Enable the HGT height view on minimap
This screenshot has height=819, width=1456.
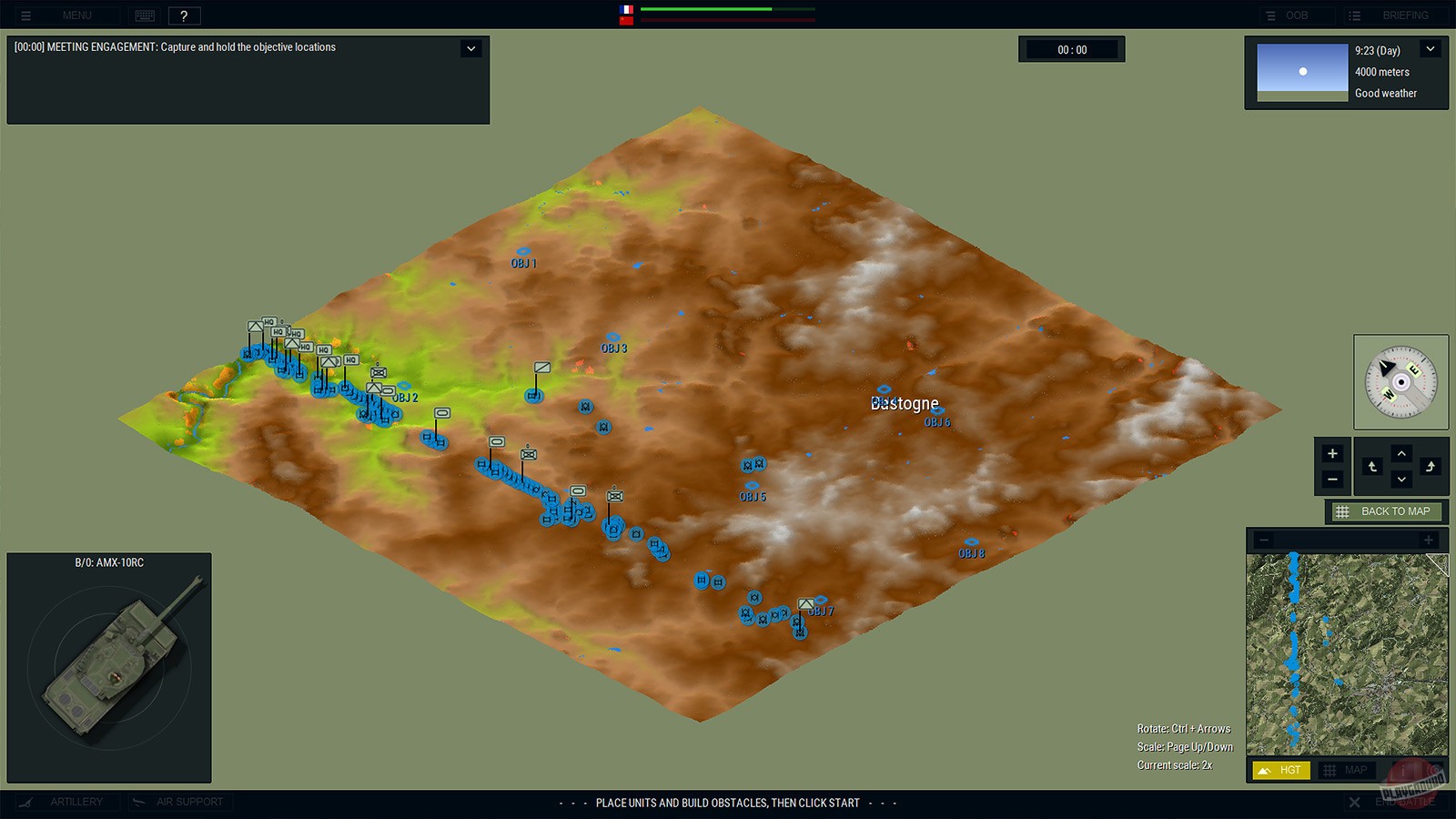tap(1282, 769)
